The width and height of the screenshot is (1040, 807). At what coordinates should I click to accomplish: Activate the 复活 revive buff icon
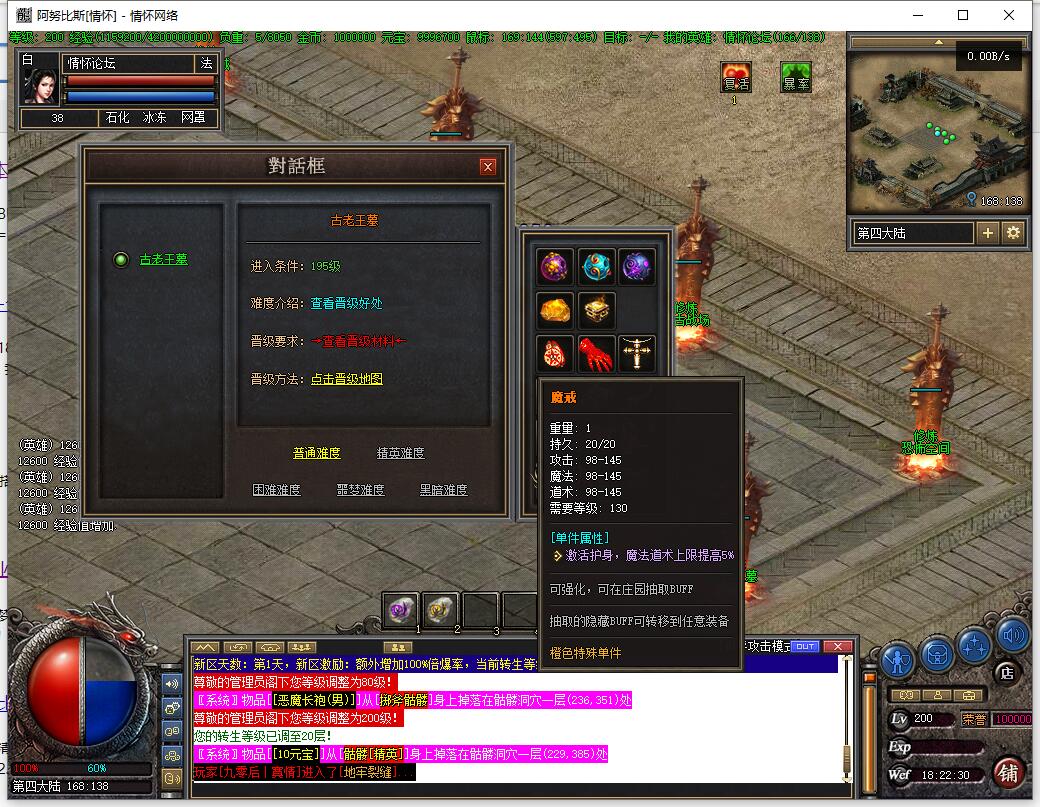(736, 78)
